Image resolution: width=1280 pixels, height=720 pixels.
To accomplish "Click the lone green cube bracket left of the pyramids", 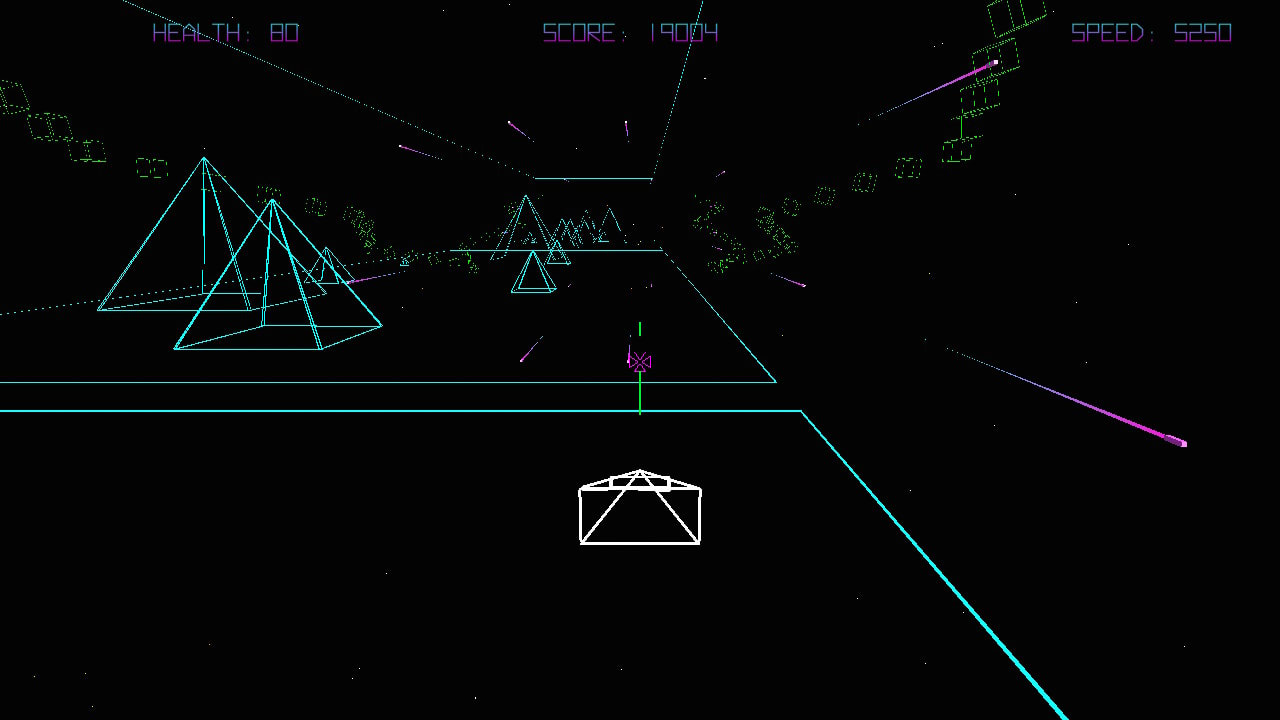I will 154,168.
